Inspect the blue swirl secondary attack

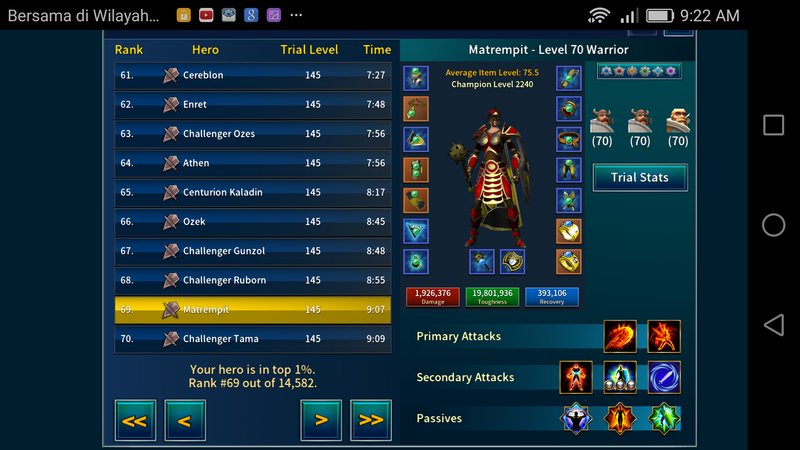click(664, 377)
